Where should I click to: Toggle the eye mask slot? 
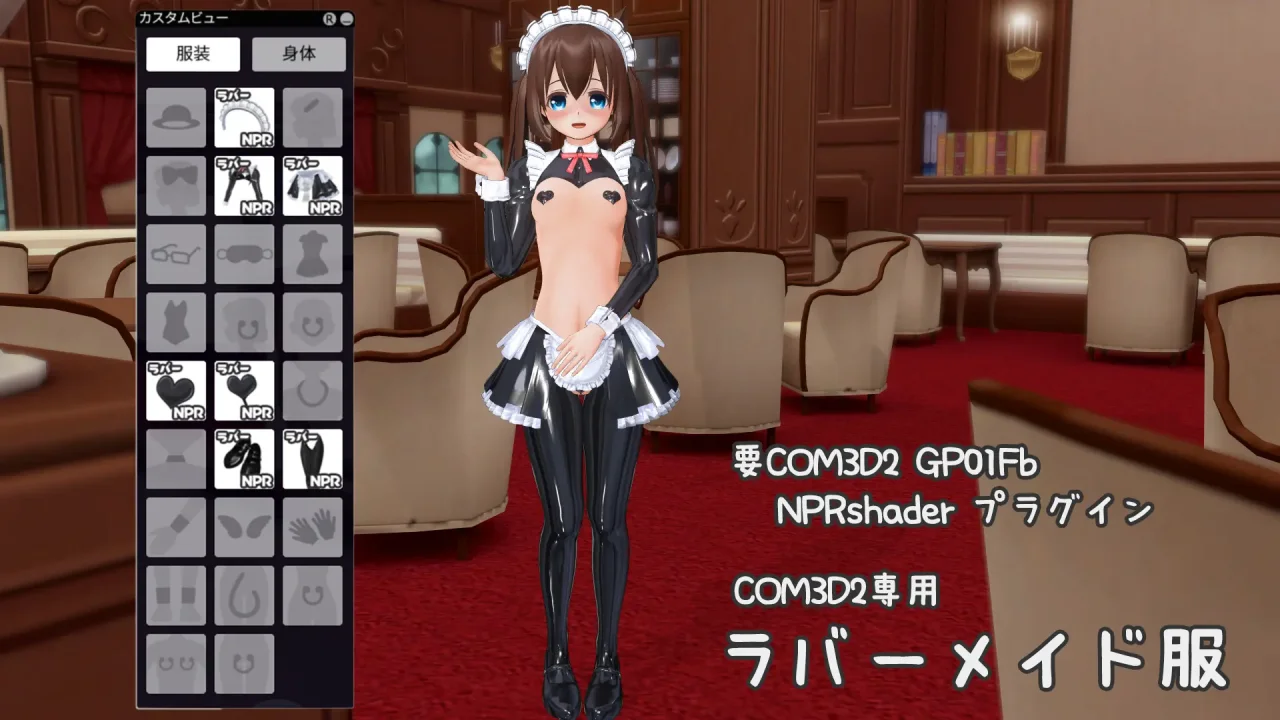pos(244,254)
